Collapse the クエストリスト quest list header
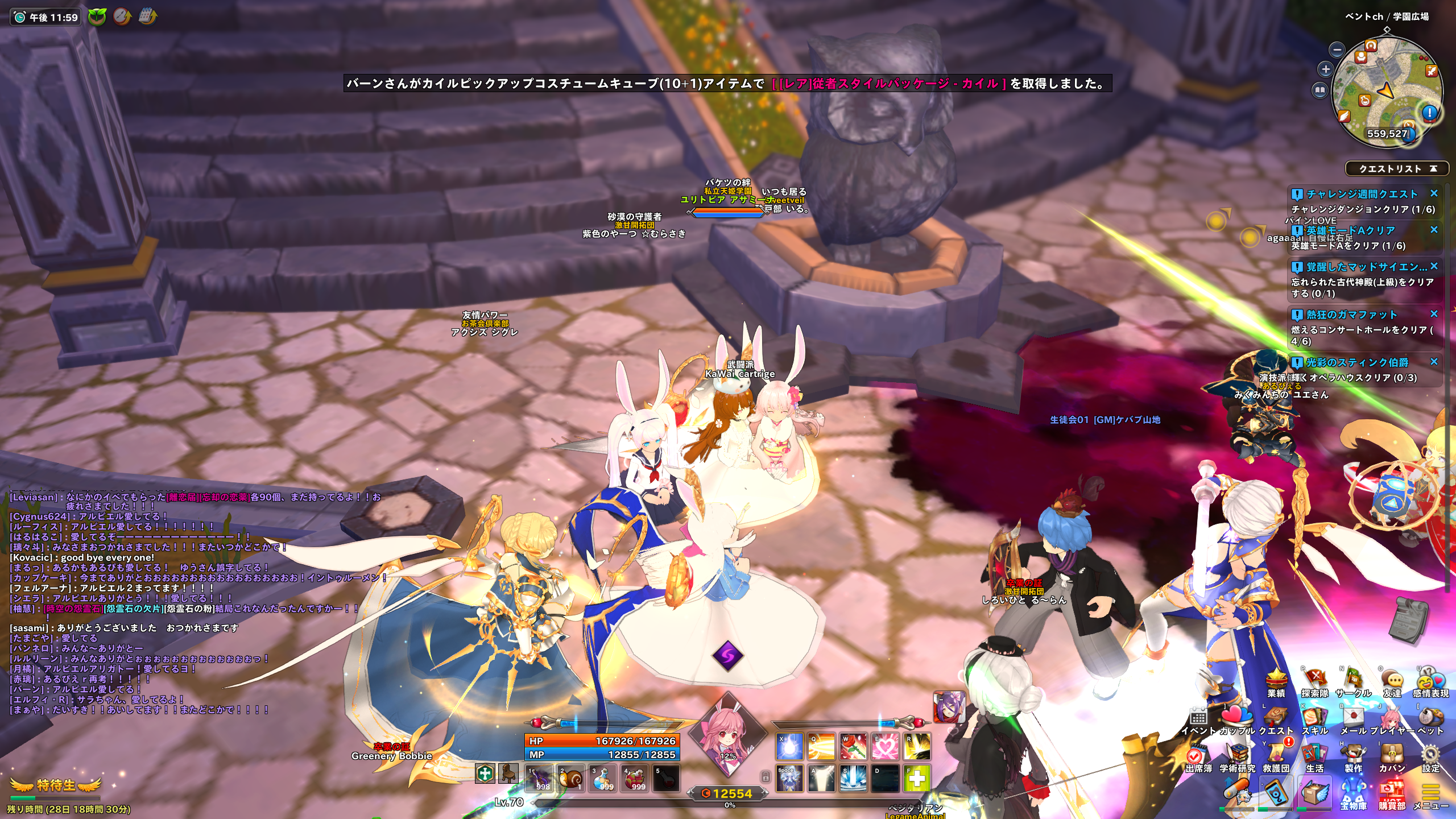Image resolution: width=1456 pixels, height=819 pixels. click(x=1433, y=168)
